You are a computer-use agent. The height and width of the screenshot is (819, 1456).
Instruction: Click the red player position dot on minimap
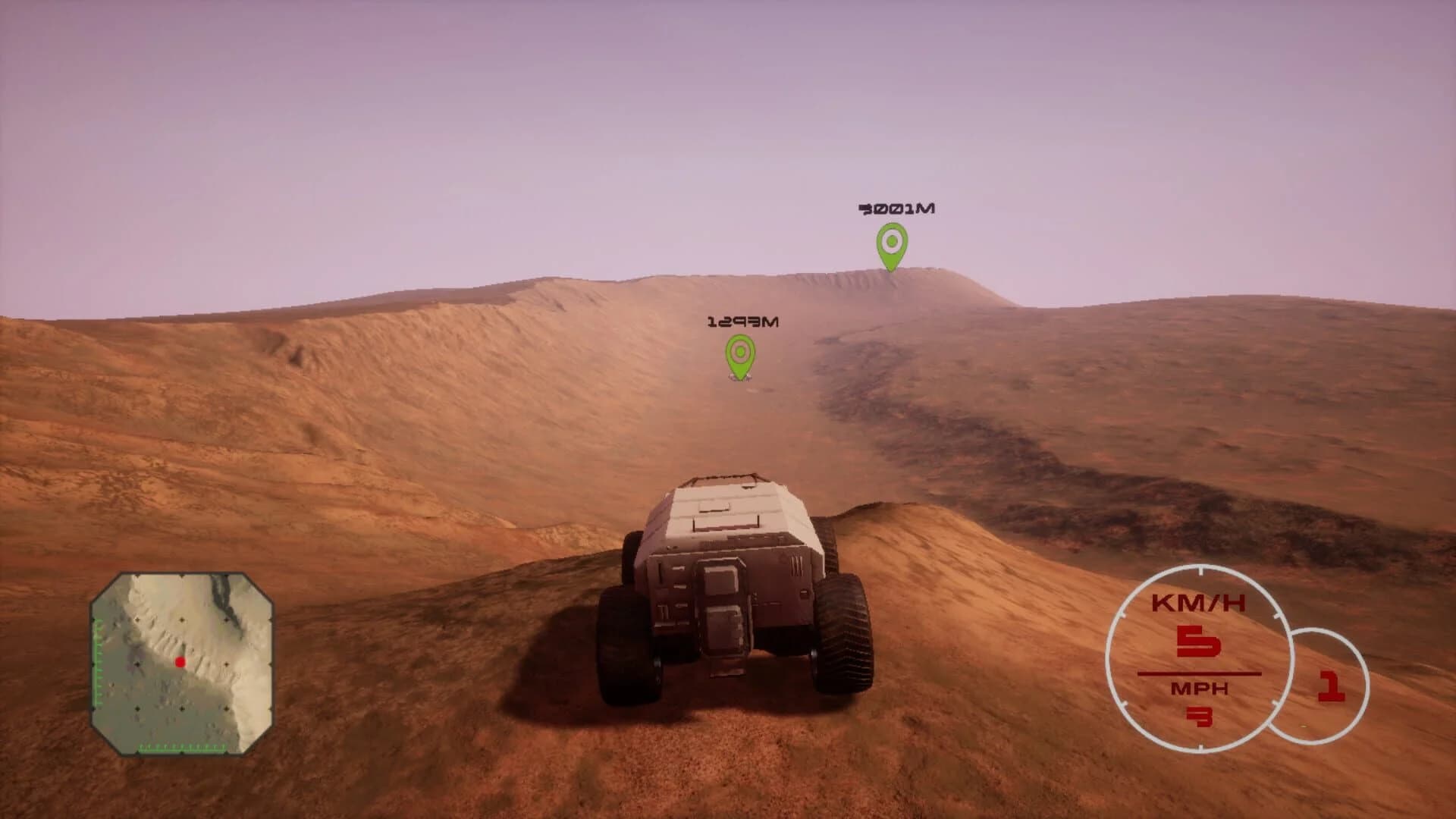[x=180, y=662]
